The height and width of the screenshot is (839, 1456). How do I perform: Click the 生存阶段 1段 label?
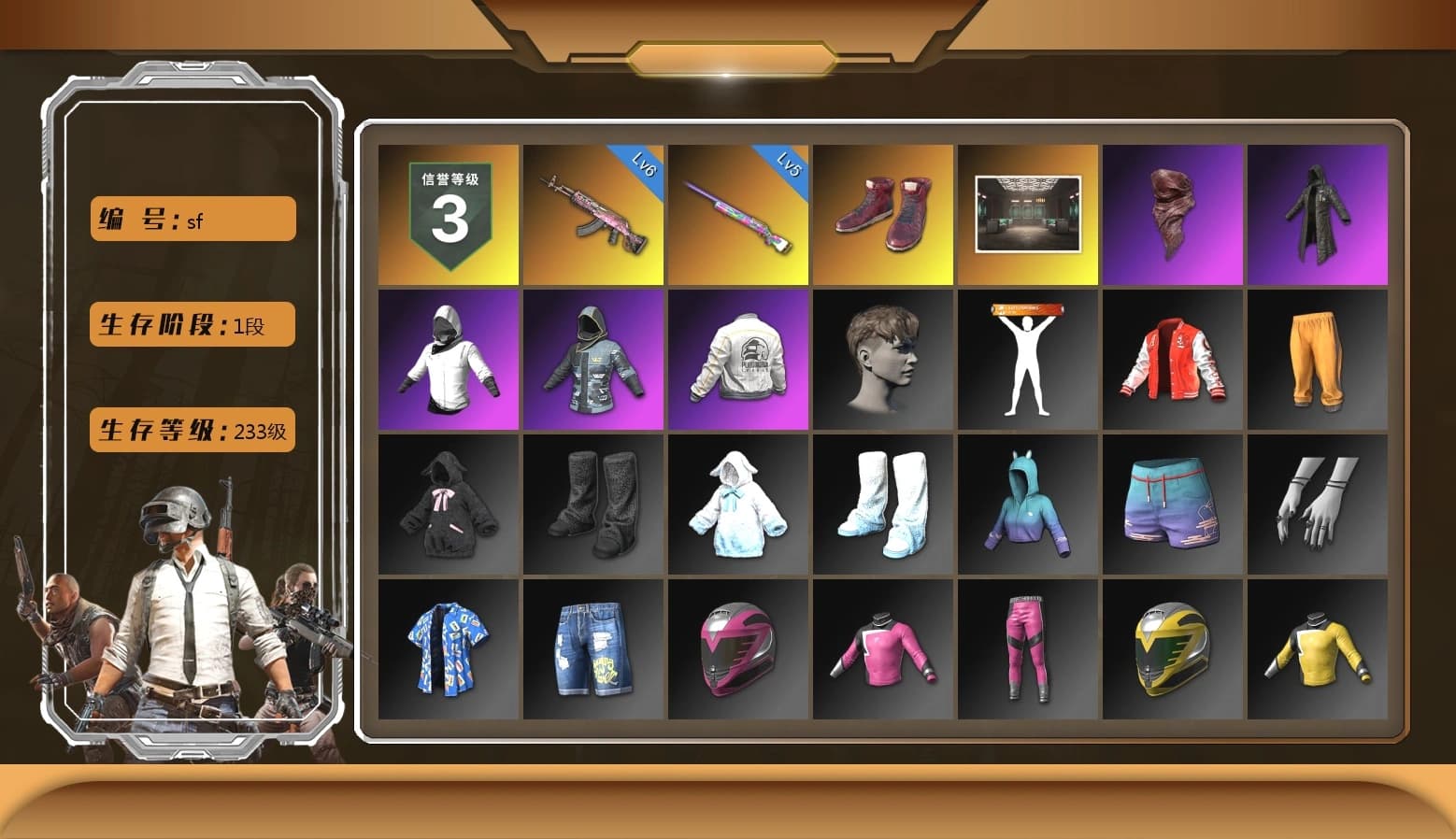click(x=191, y=324)
